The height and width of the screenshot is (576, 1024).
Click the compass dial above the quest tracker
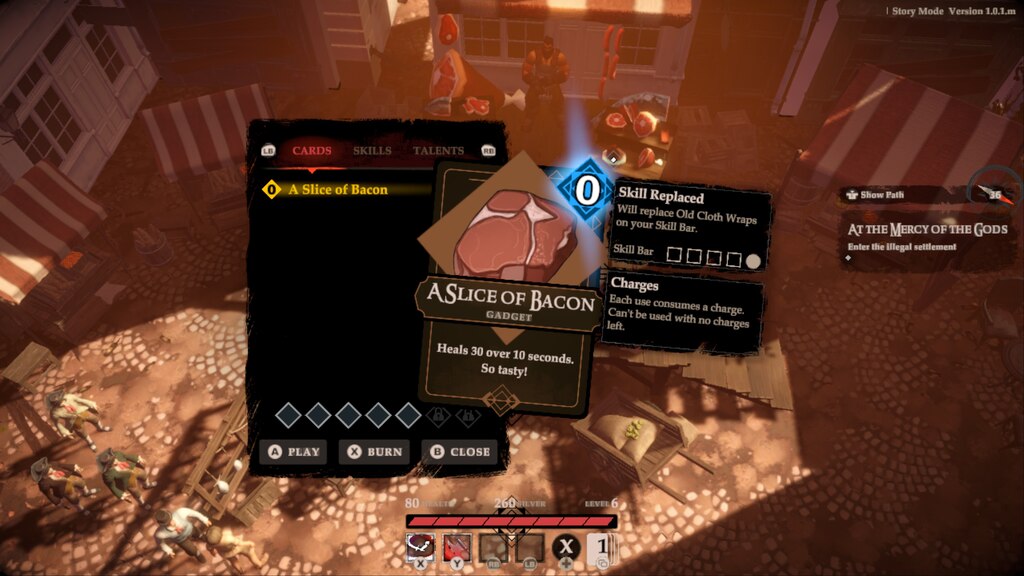tap(995, 192)
